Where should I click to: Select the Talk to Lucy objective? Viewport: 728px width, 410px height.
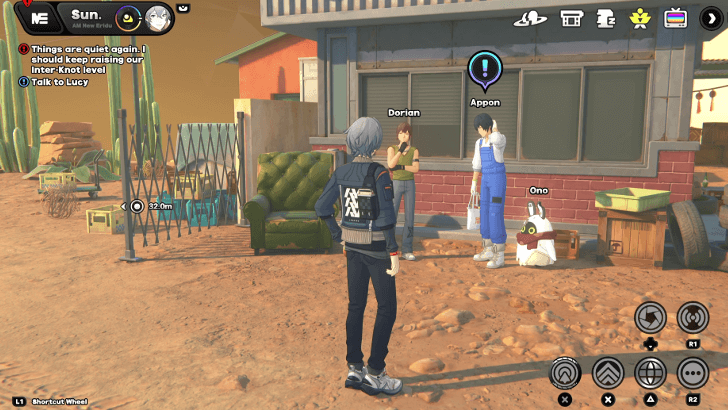click(x=60, y=81)
